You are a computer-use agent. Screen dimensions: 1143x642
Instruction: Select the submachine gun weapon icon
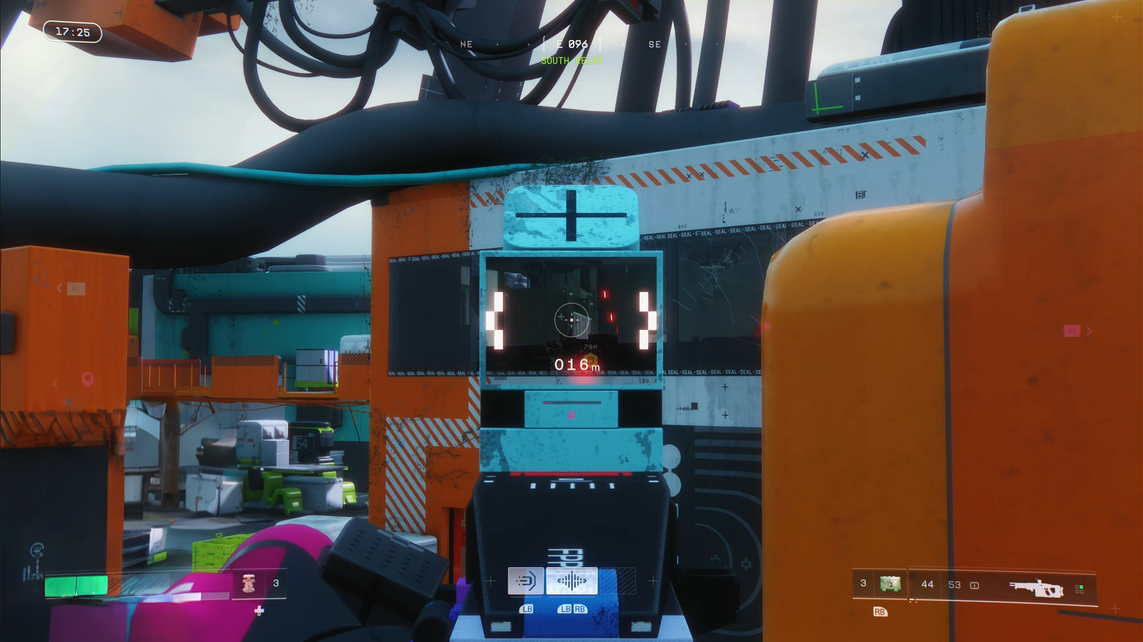(1036, 588)
